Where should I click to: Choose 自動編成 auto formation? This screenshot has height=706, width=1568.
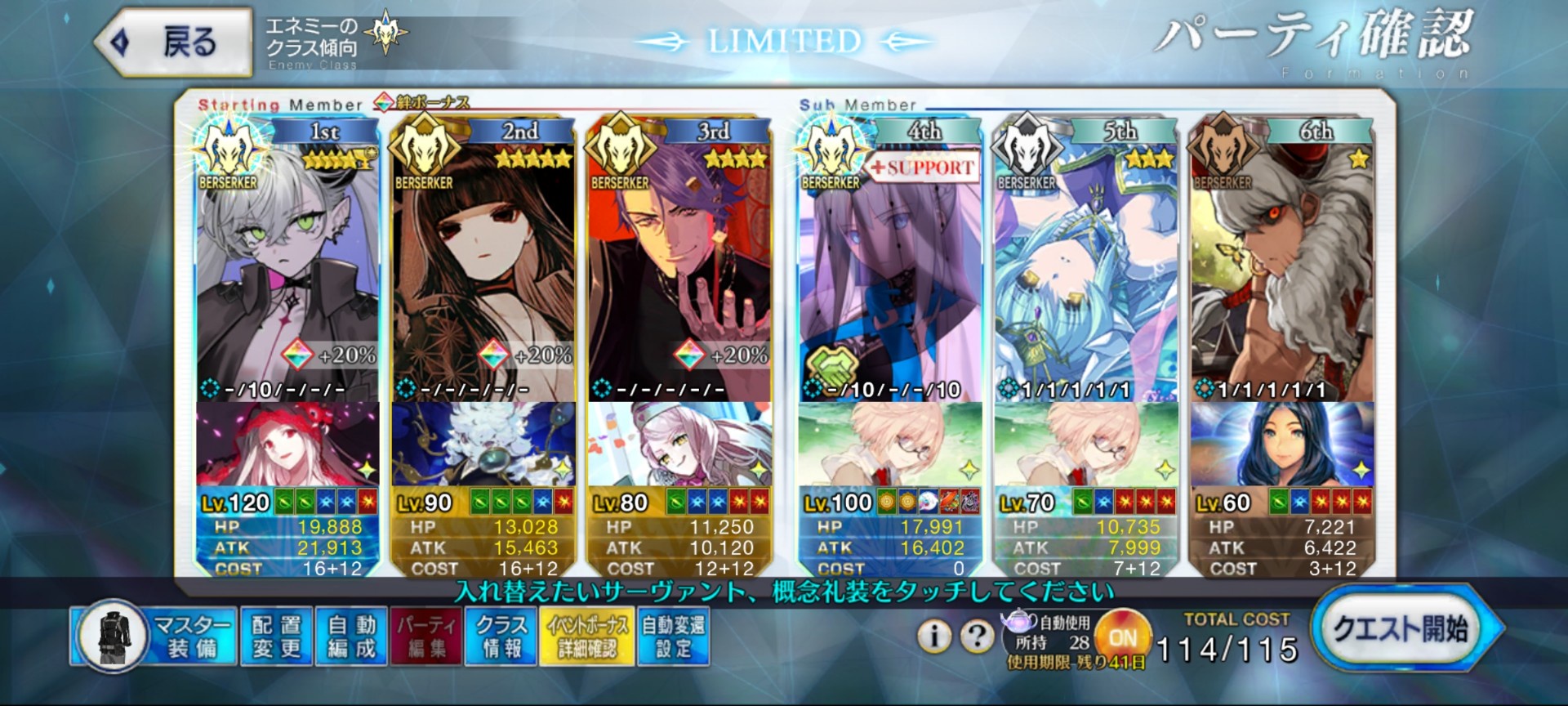pos(352,637)
